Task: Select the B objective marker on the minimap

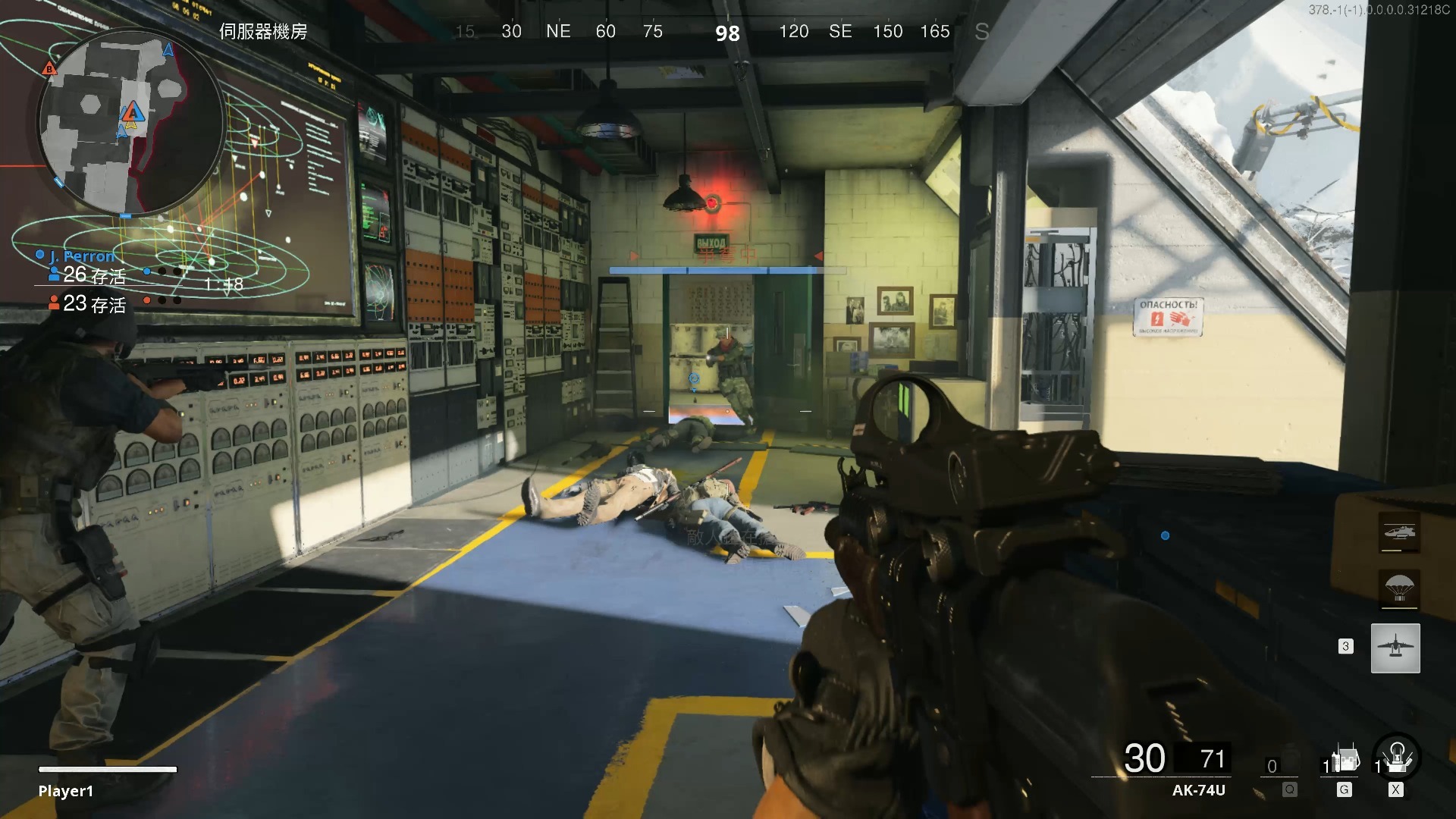Action: pos(49,68)
